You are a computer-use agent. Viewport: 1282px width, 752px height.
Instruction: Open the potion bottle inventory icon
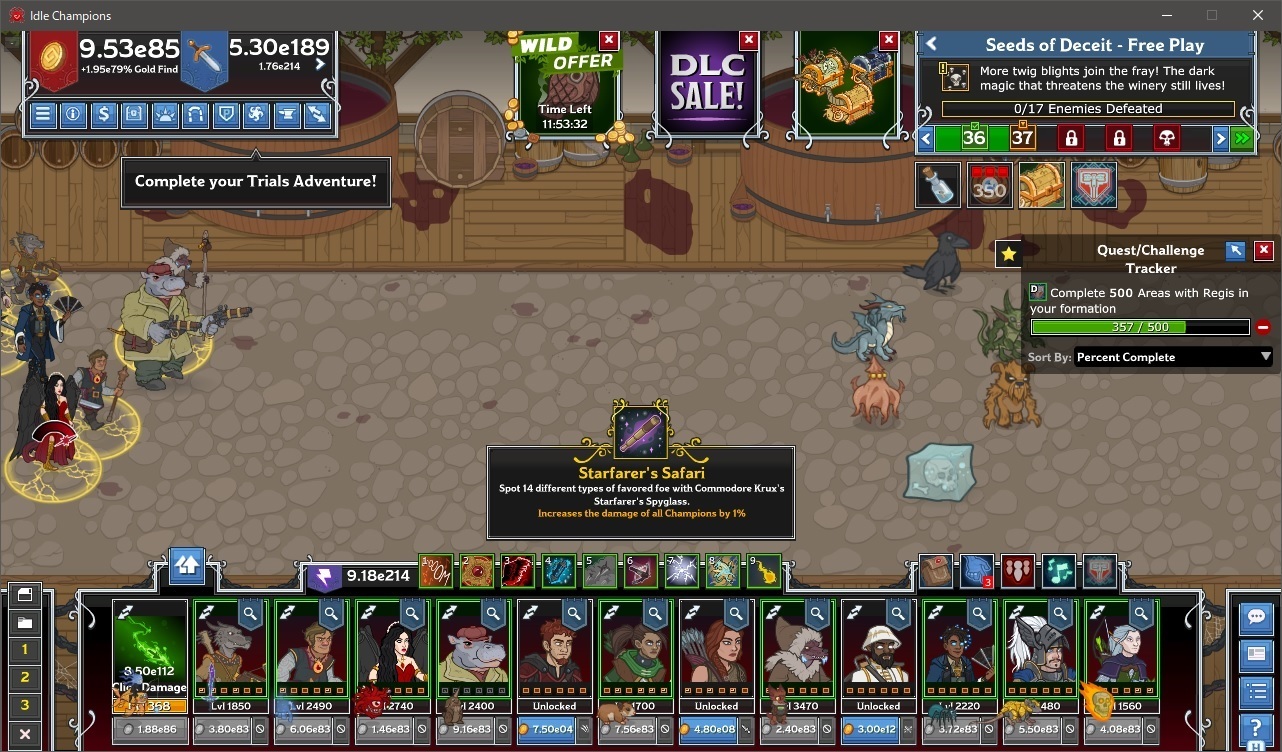pos(938,186)
